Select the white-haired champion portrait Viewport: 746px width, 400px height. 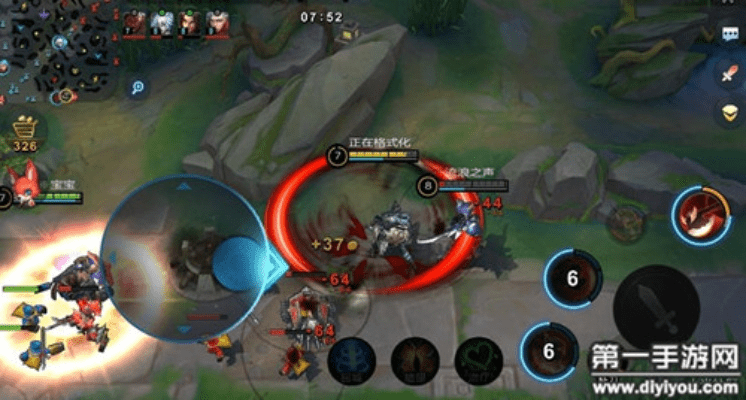(x=162, y=24)
